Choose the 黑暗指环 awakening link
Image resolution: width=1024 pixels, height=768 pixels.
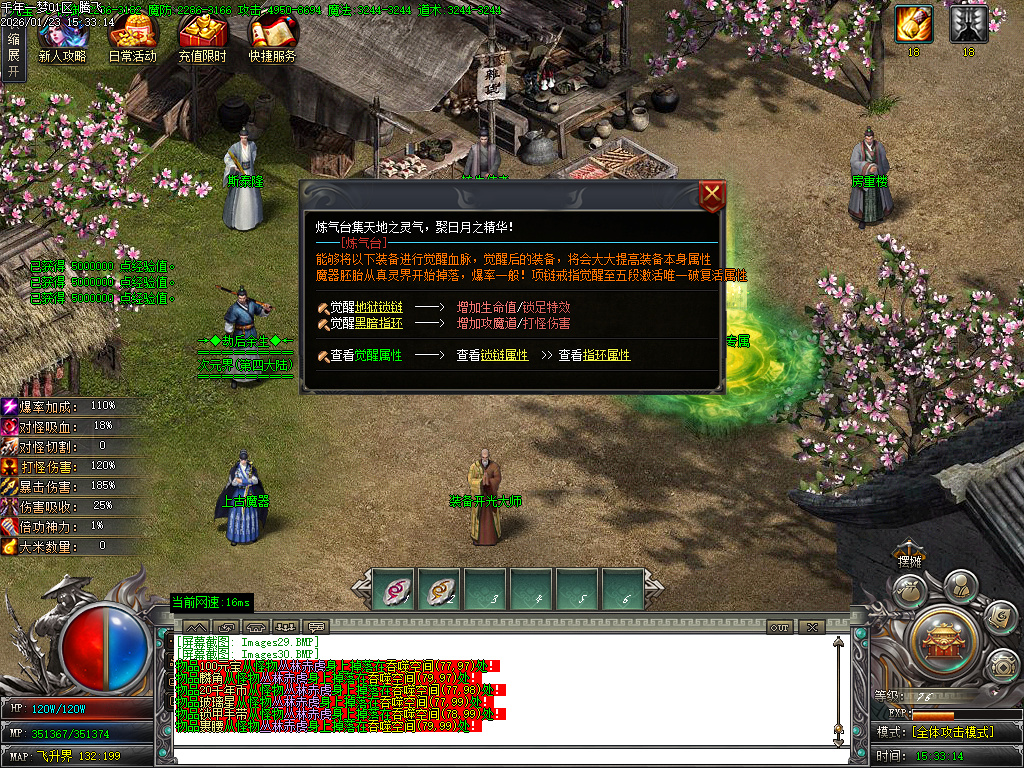click(x=379, y=324)
